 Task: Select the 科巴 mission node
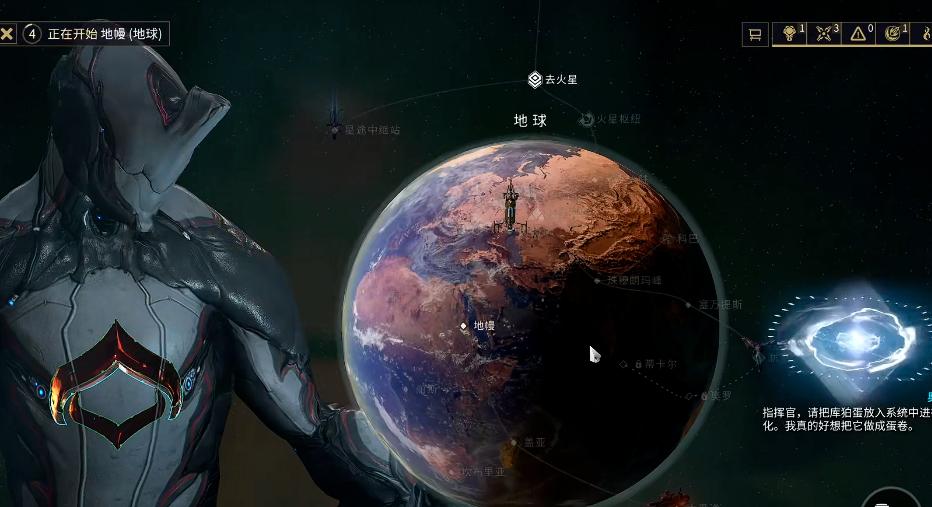click(668, 239)
